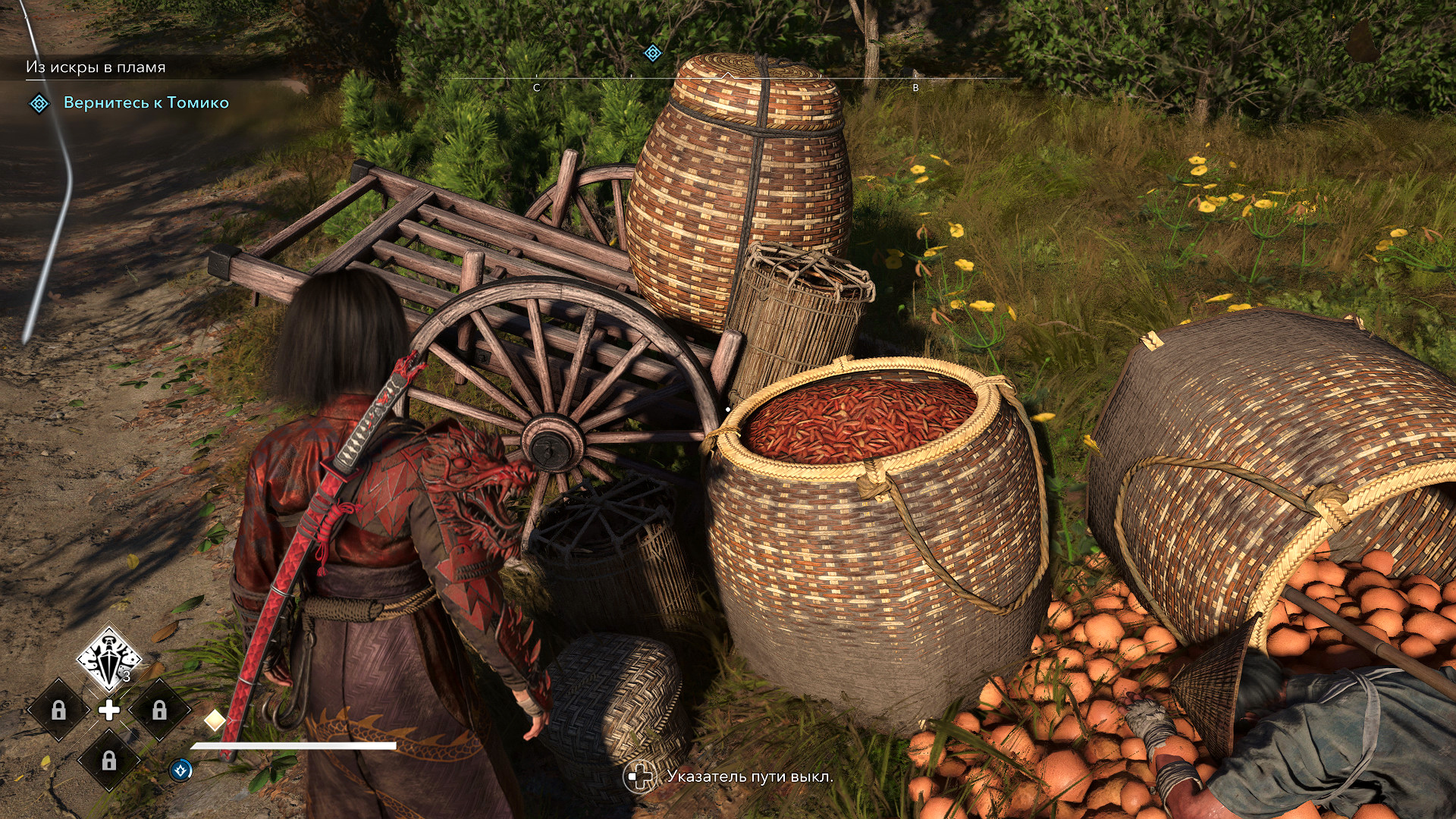The image size is (1456, 819).
Task: Click the 'Из искры в пламя' quest title
Action: point(96,67)
